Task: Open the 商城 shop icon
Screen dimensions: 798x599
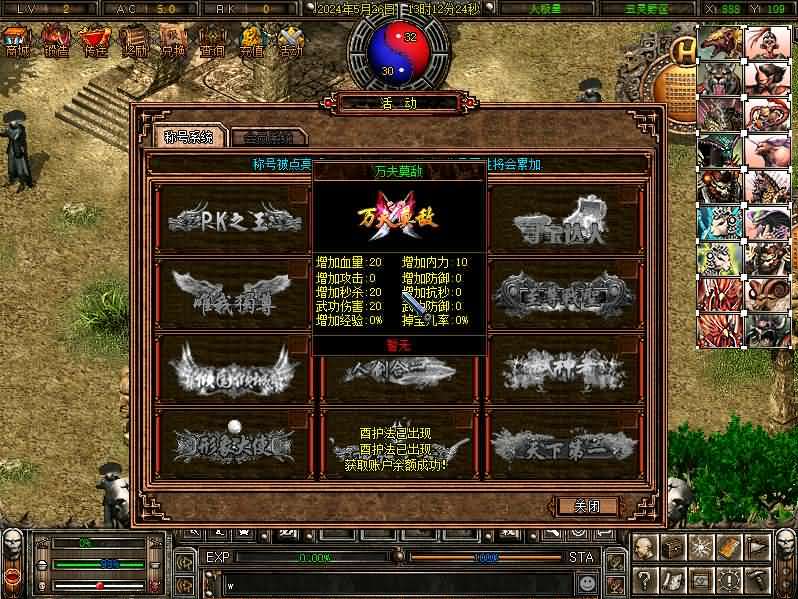Action: (x=17, y=42)
